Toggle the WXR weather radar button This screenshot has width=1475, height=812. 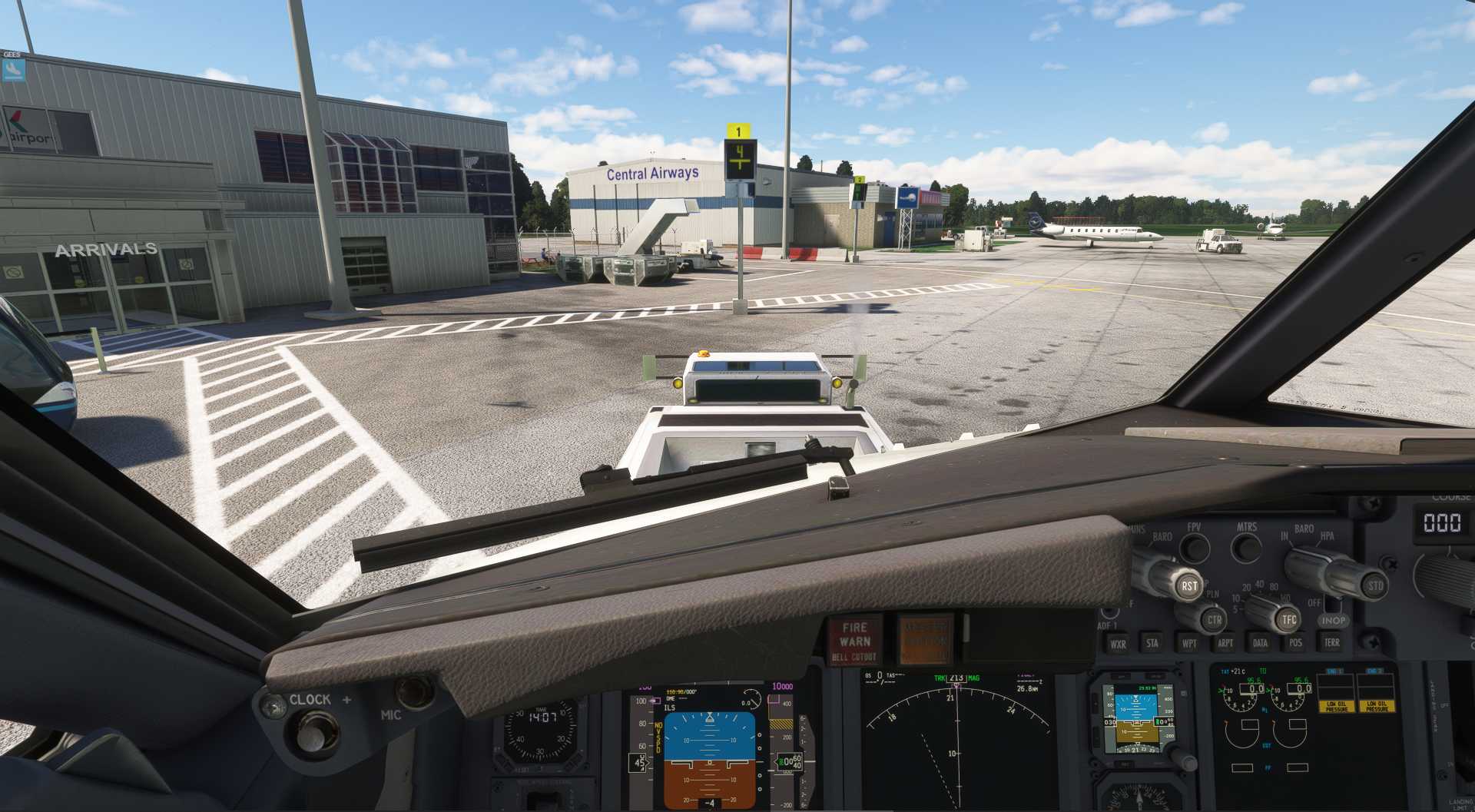pyautogui.click(x=1118, y=644)
